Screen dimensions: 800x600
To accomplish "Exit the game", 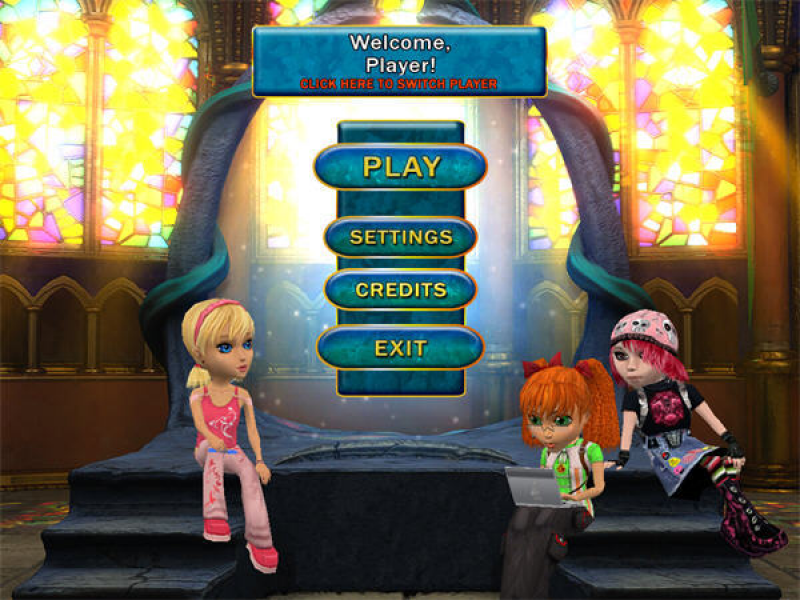I will (401, 349).
